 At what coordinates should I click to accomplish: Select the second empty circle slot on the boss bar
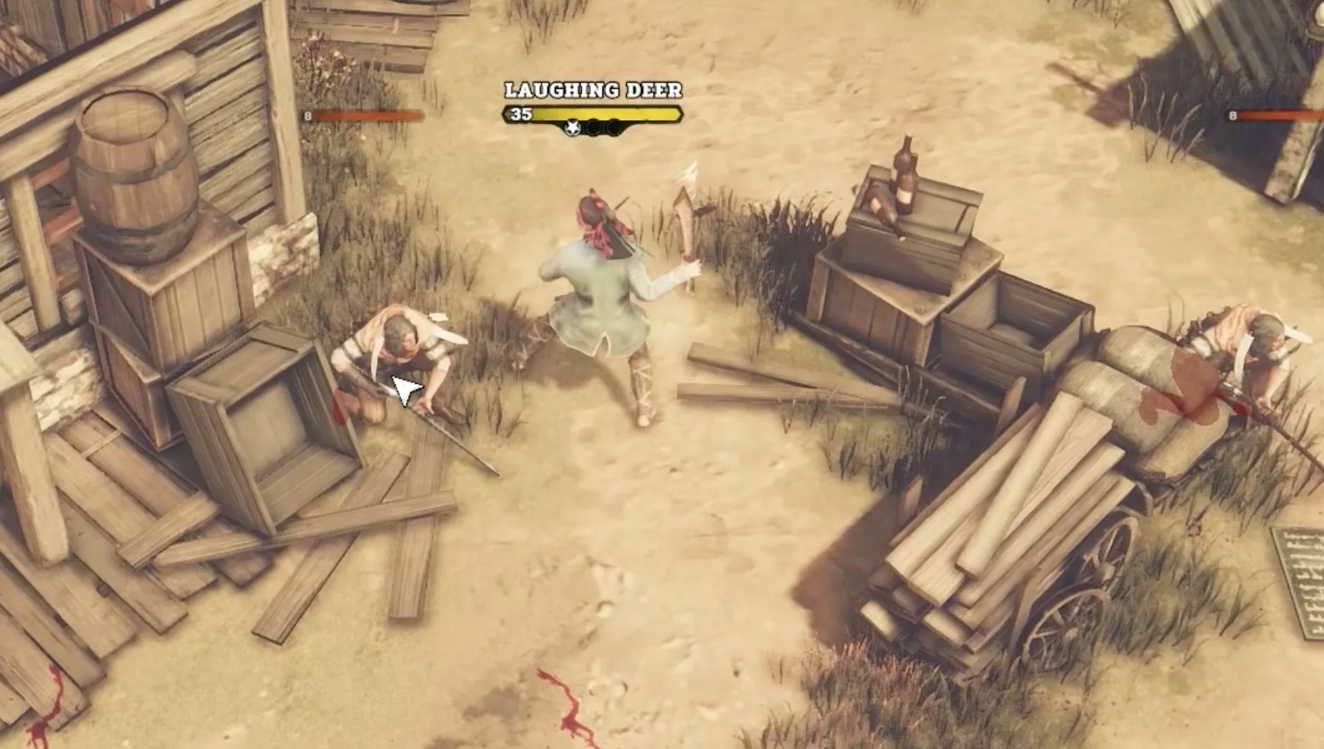point(614,127)
